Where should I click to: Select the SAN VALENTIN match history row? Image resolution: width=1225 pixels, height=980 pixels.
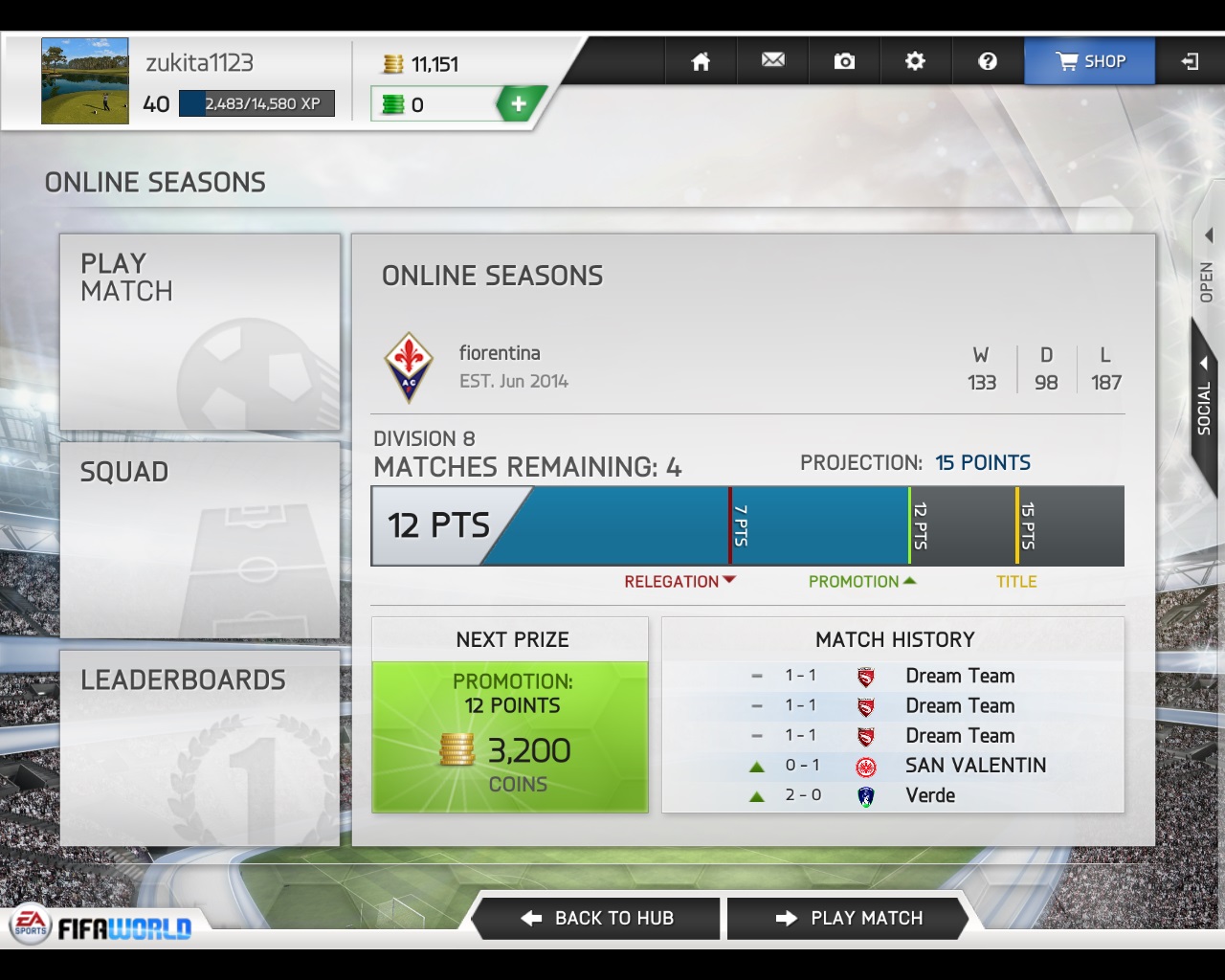(892, 766)
